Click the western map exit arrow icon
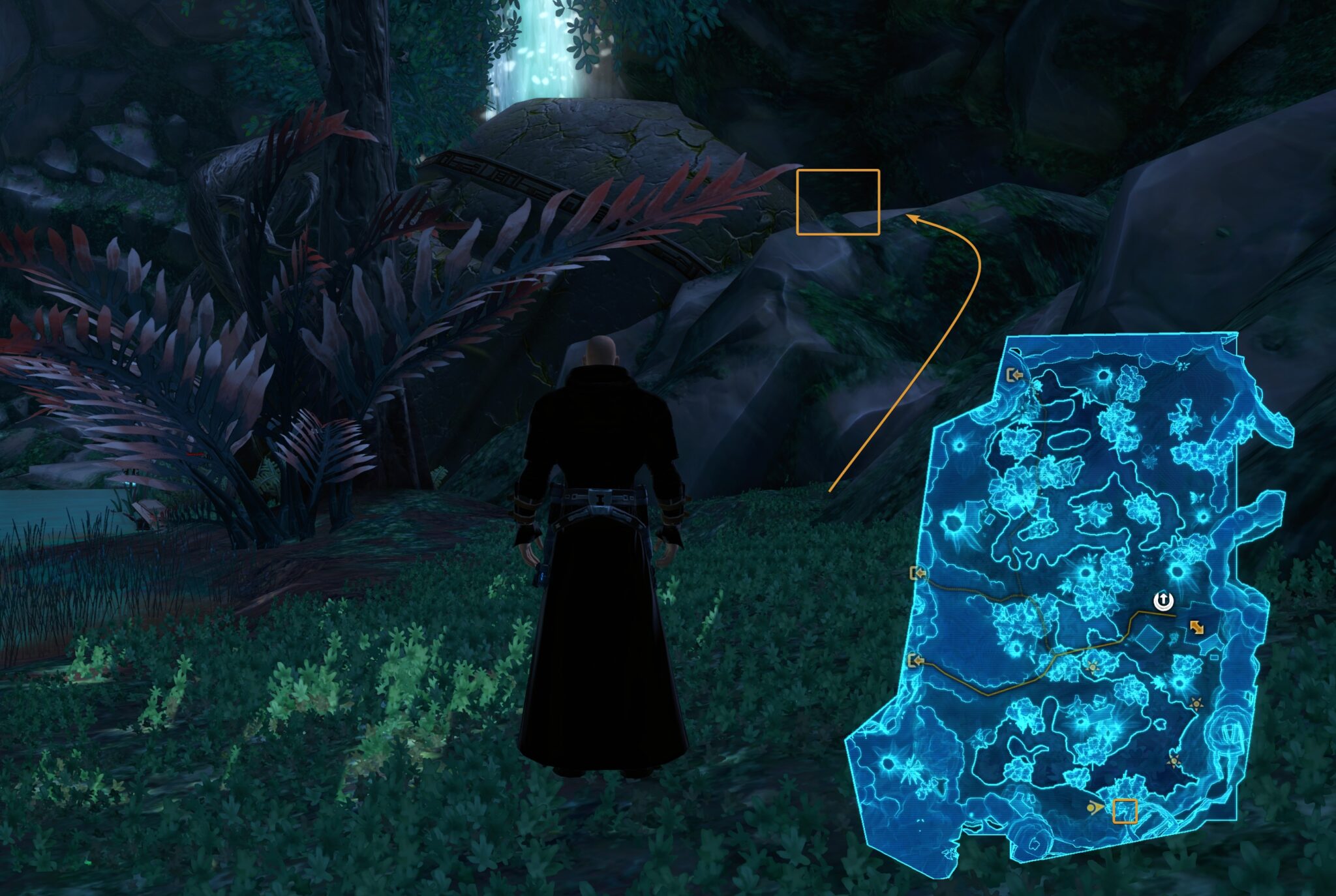 pos(918,574)
